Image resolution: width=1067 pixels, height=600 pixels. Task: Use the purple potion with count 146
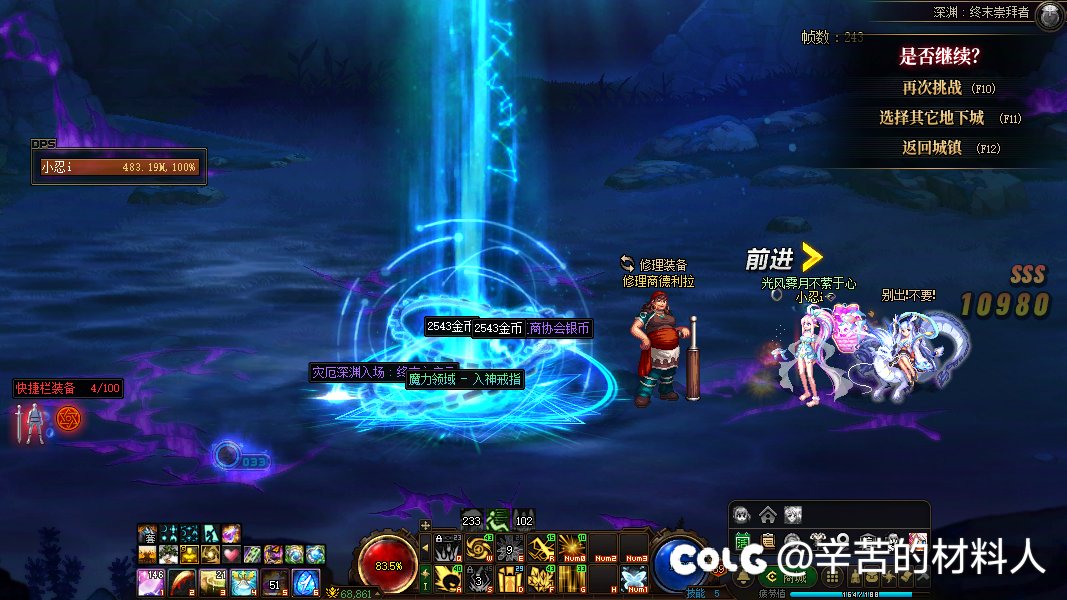[151, 580]
